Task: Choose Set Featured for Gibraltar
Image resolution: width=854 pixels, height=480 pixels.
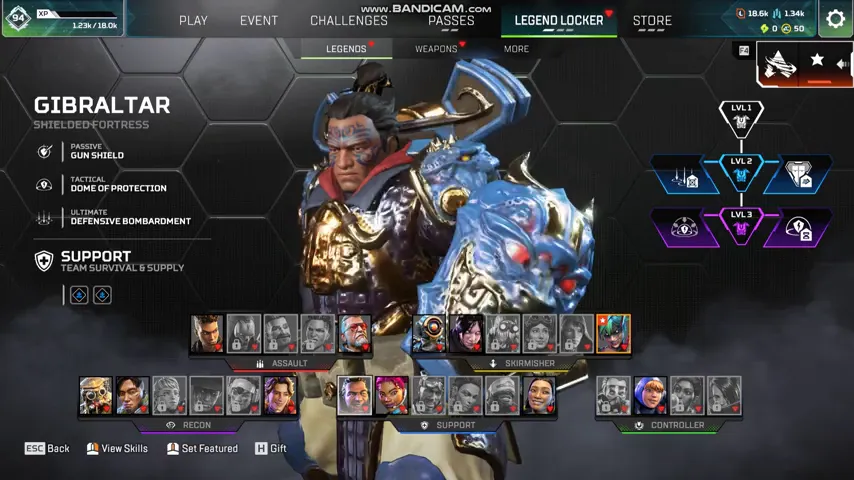Action: coord(202,448)
